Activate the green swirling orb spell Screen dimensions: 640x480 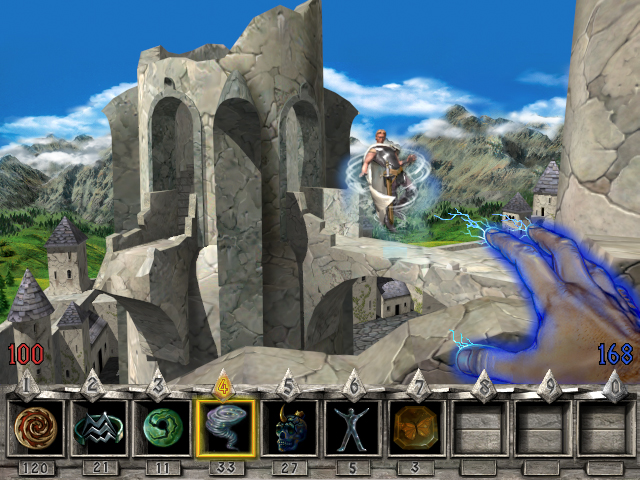click(162, 428)
